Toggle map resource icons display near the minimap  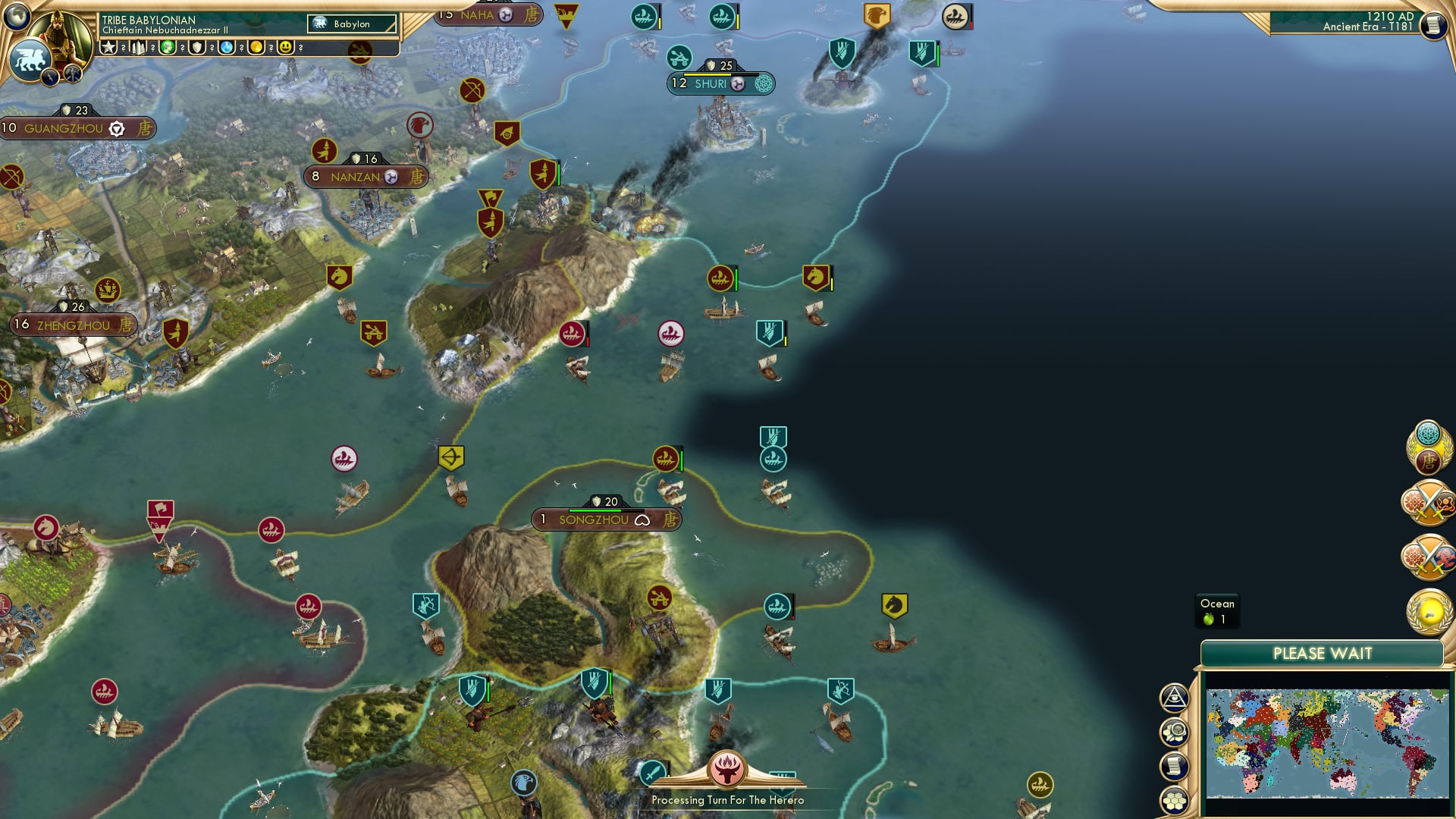(x=1173, y=732)
